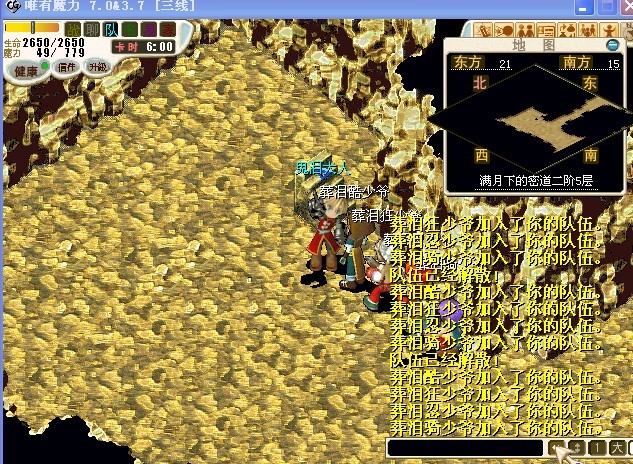The width and height of the screenshot is (633, 464).
Task: Click the 升級 level-up button
Action: click(97, 67)
